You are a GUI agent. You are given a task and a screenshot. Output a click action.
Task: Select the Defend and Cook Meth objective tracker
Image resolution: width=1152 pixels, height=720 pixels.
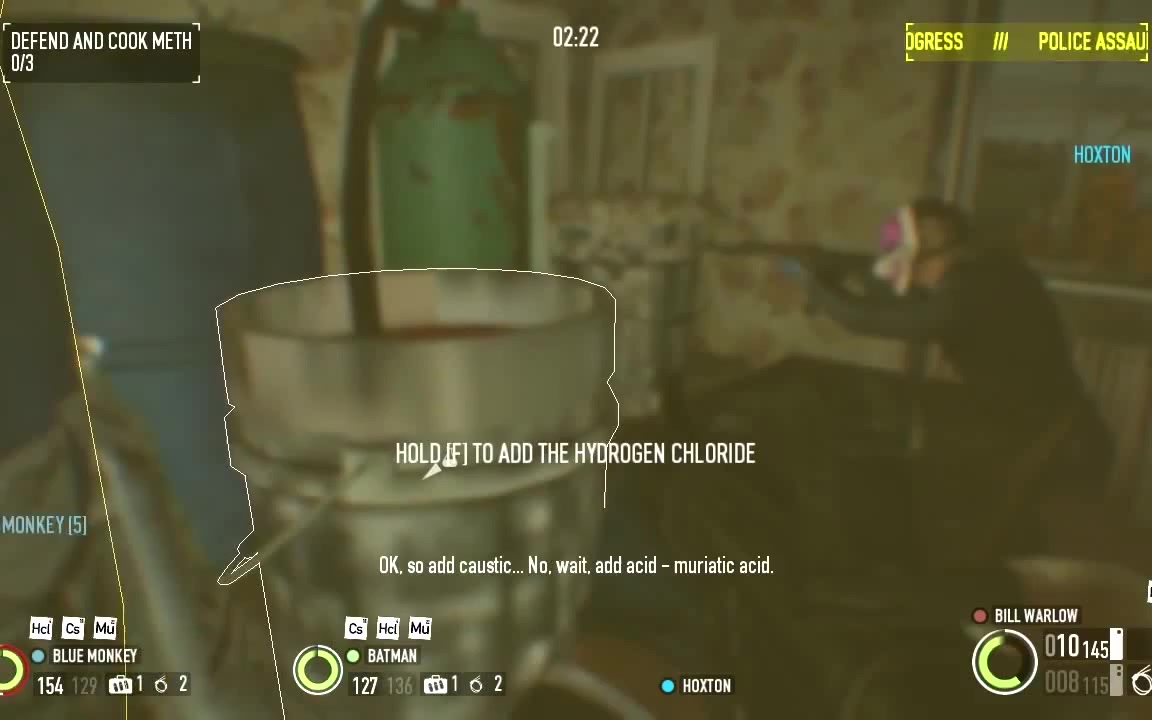[101, 52]
